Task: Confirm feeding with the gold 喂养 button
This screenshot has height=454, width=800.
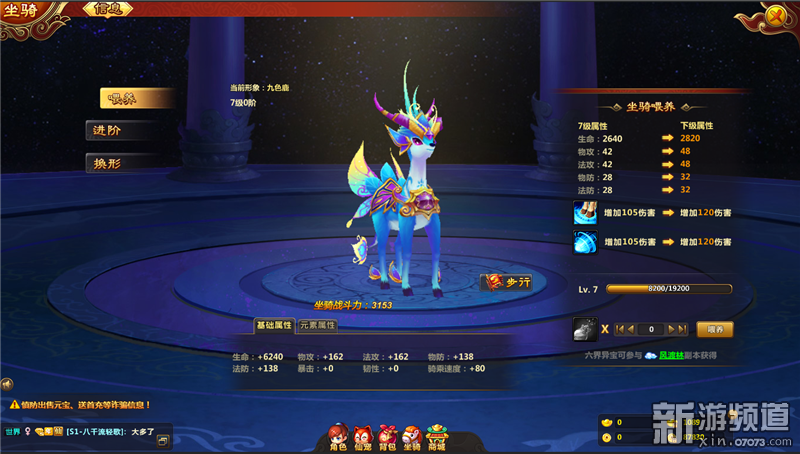Action: tap(714, 328)
